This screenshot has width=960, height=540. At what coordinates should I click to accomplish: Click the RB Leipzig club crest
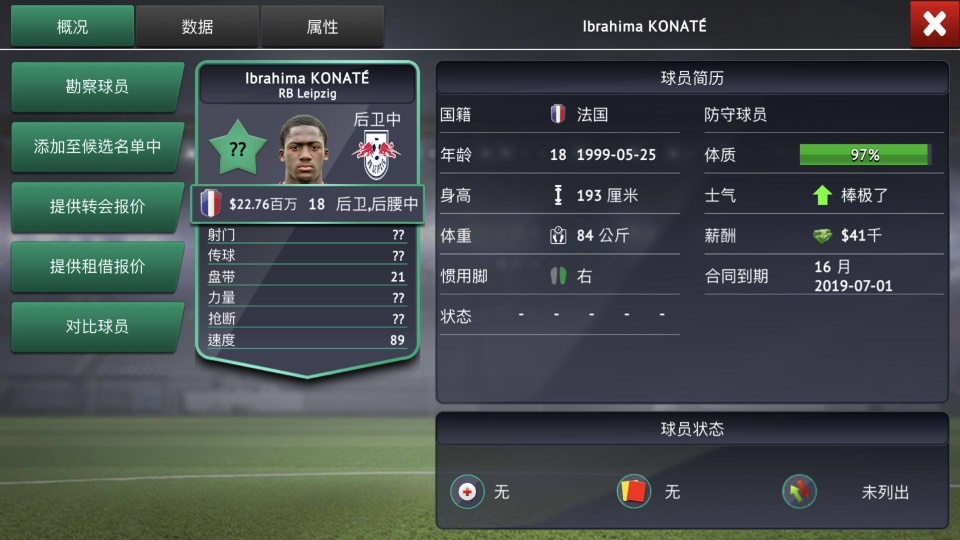click(377, 157)
